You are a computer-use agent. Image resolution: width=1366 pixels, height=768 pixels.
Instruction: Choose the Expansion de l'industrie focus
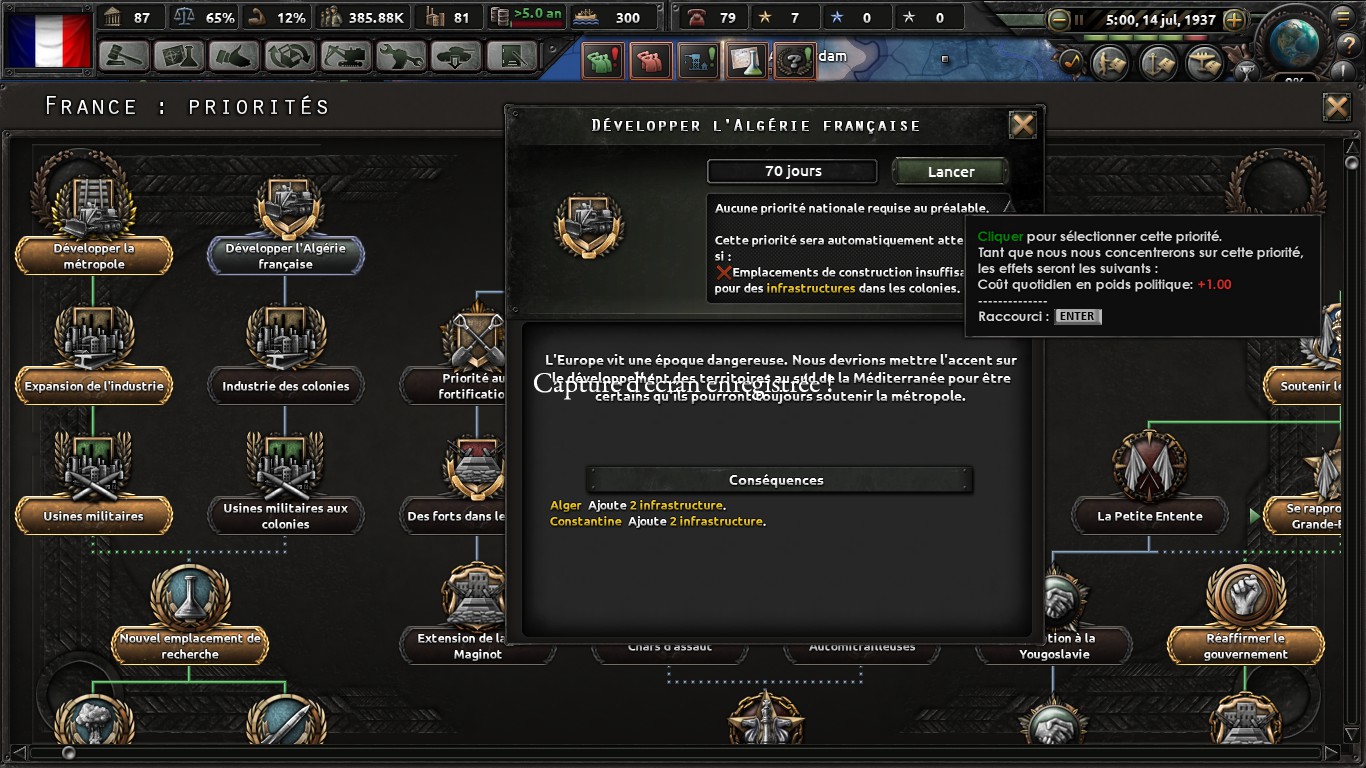click(x=94, y=386)
